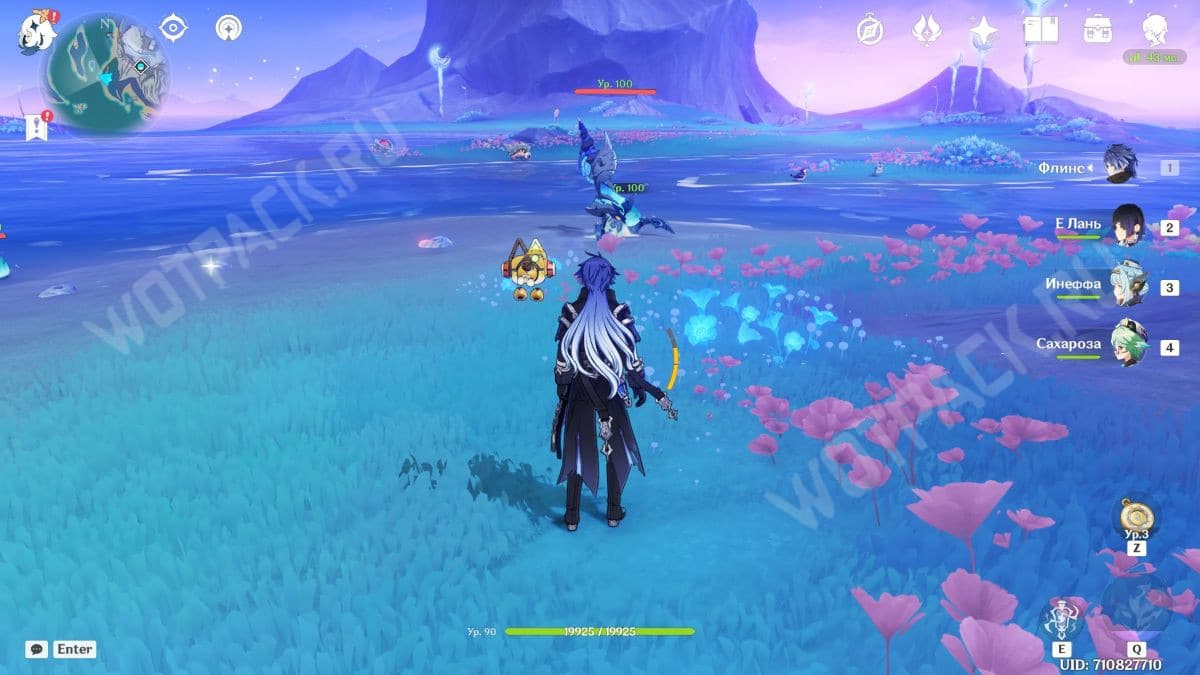Open the Paimon main menu
Viewport: 1200px width, 675px height.
[35, 34]
